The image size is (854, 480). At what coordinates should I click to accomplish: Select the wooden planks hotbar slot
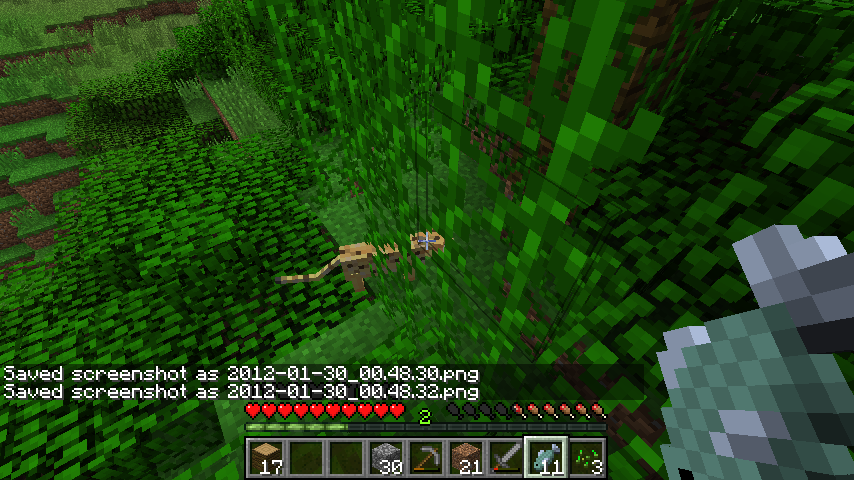click(x=265, y=456)
